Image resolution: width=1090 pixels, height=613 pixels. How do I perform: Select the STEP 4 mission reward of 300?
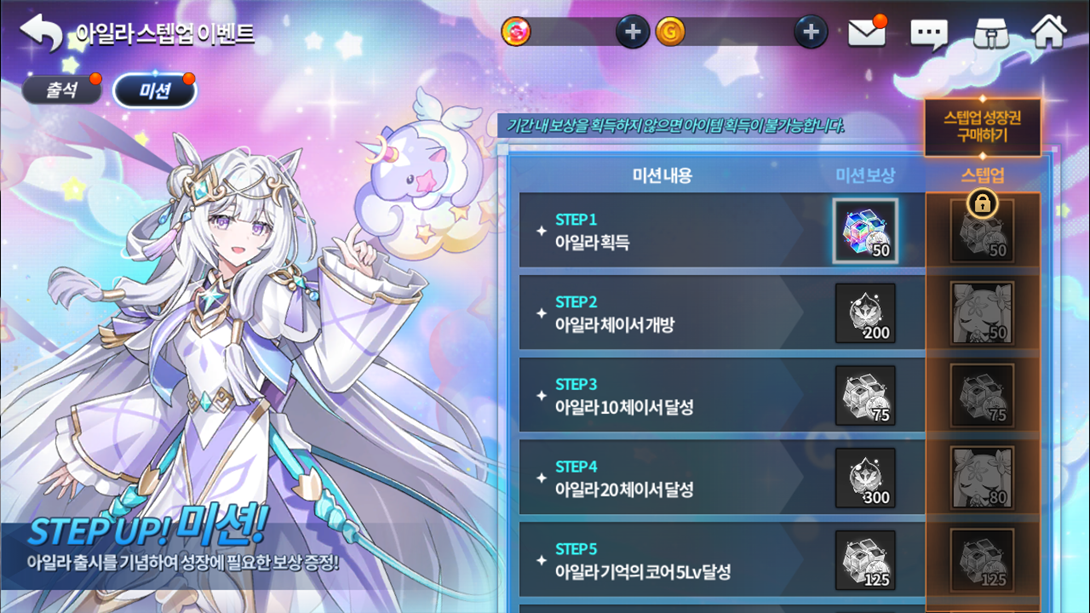coord(865,478)
